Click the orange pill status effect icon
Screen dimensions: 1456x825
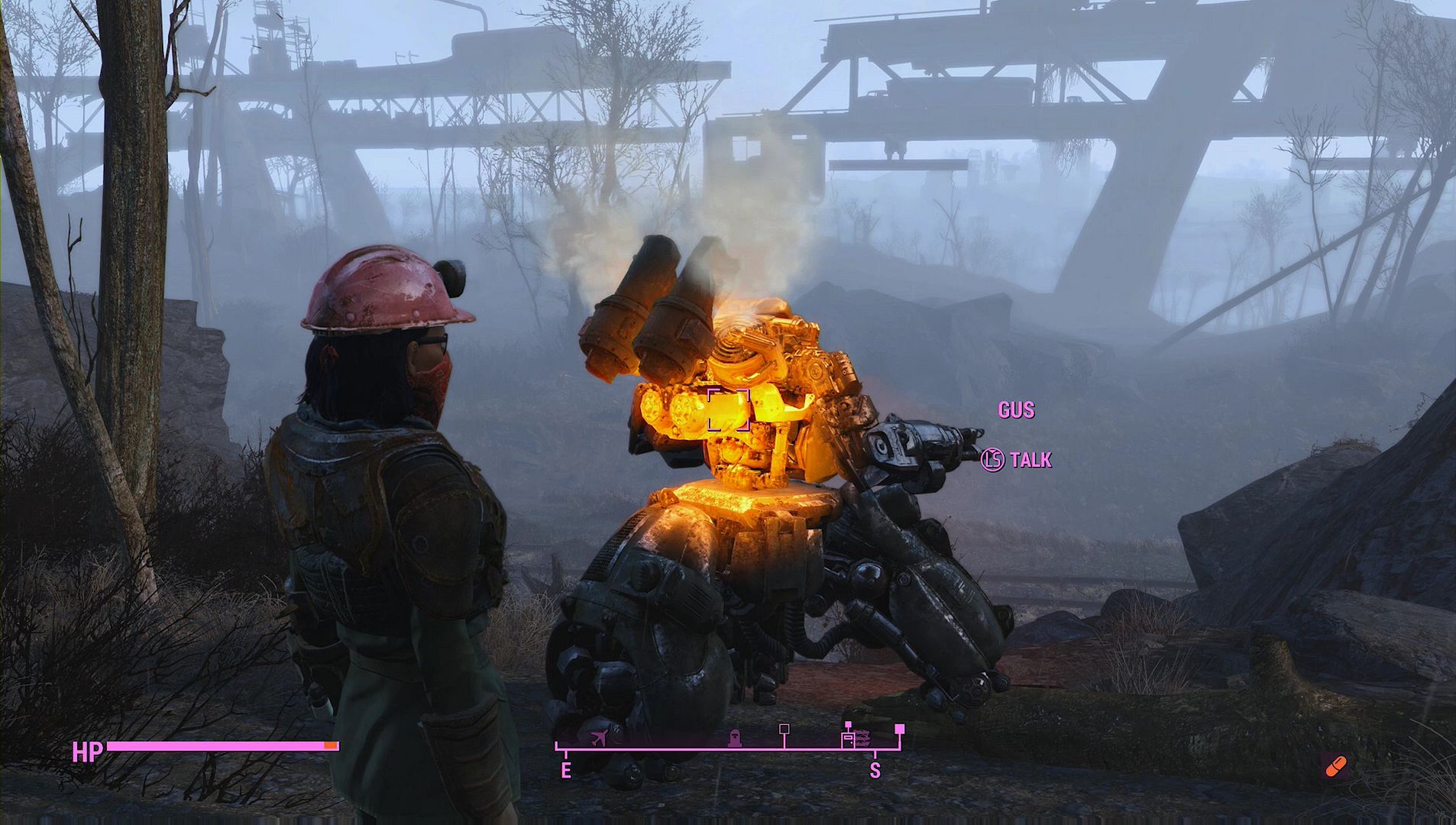[1336, 766]
